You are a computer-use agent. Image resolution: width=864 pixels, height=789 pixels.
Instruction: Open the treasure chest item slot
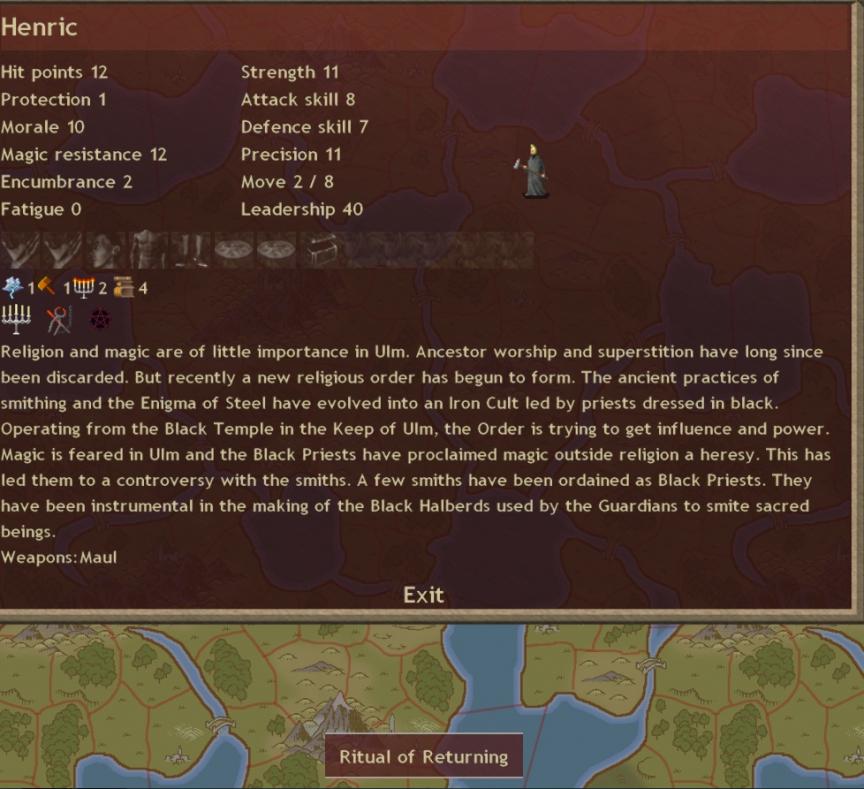(x=320, y=249)
